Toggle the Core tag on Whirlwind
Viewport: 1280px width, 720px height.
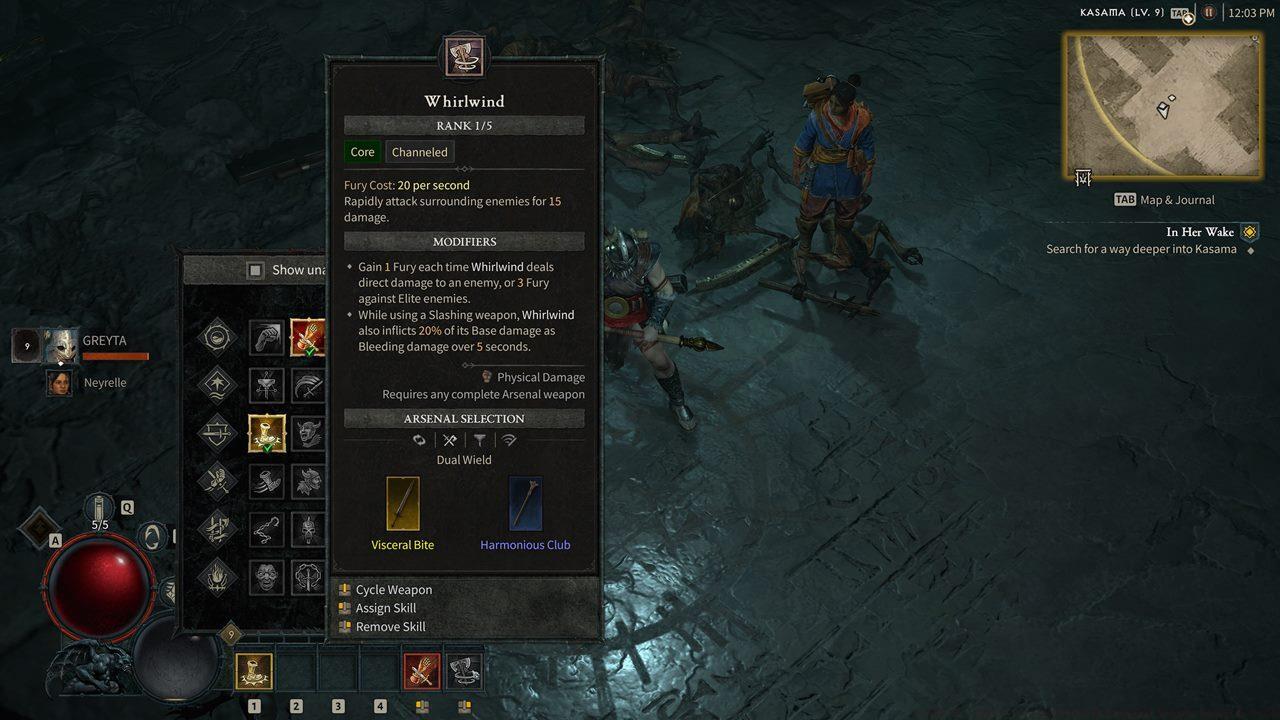coord(361,152)
